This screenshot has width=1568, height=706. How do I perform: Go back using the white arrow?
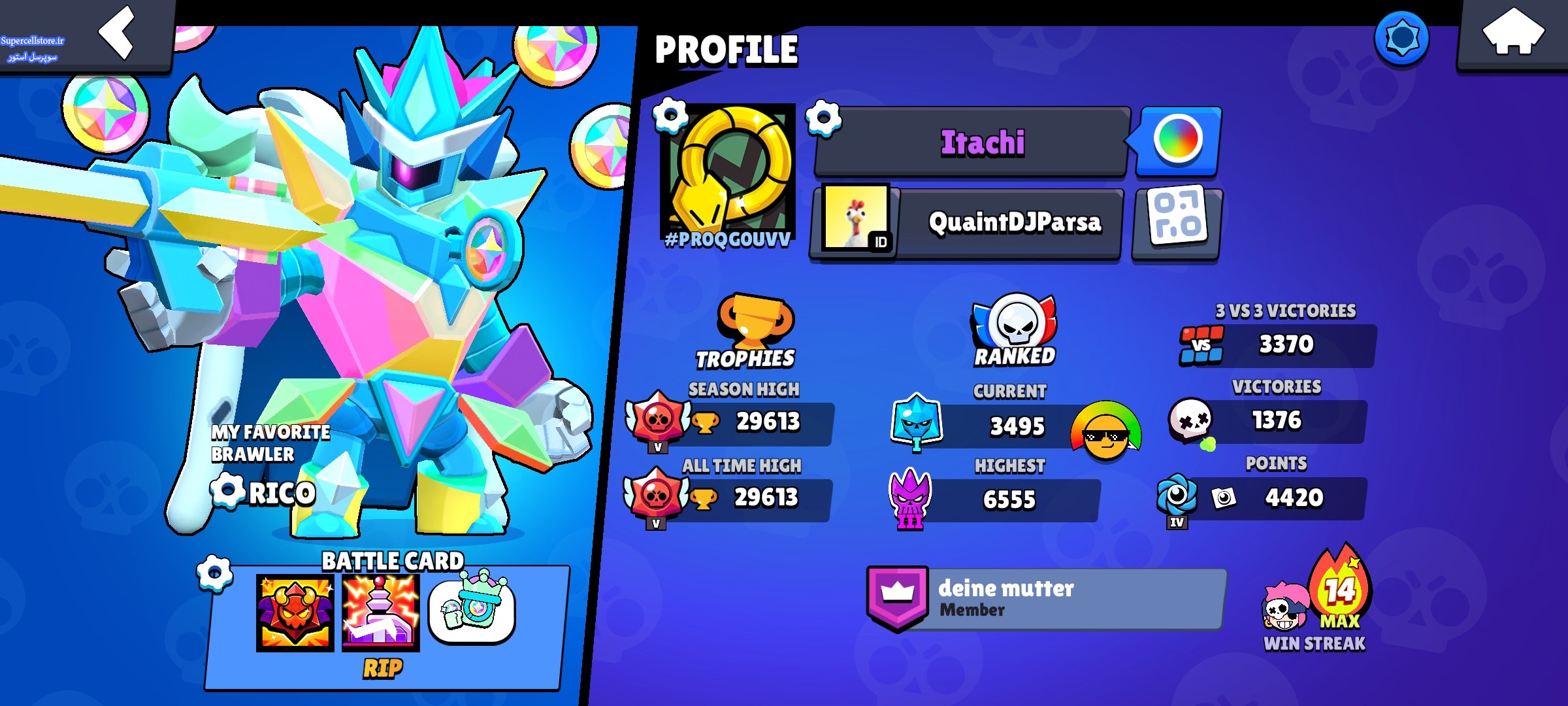118,34
